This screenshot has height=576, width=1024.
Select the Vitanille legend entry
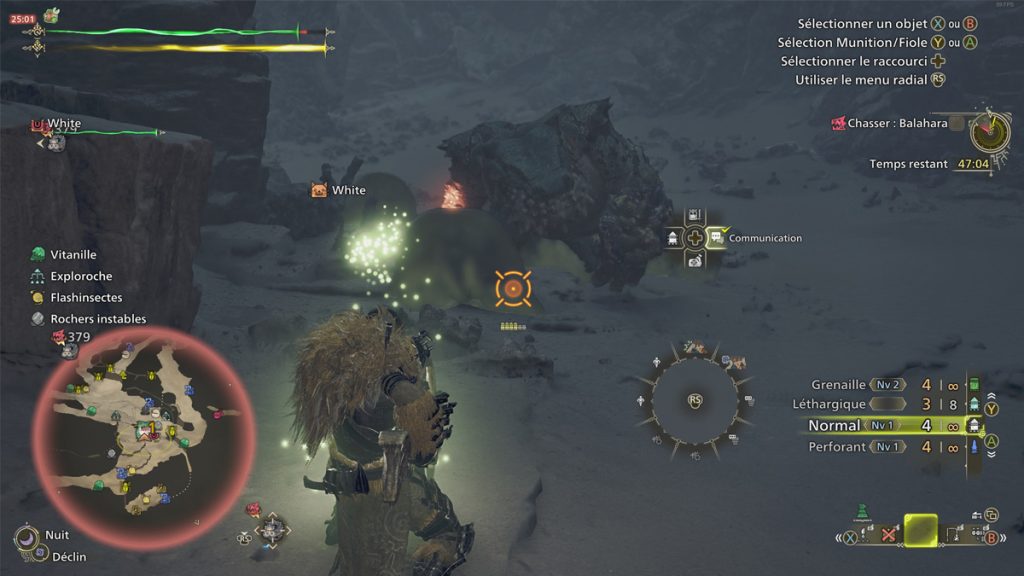point(73,255)
